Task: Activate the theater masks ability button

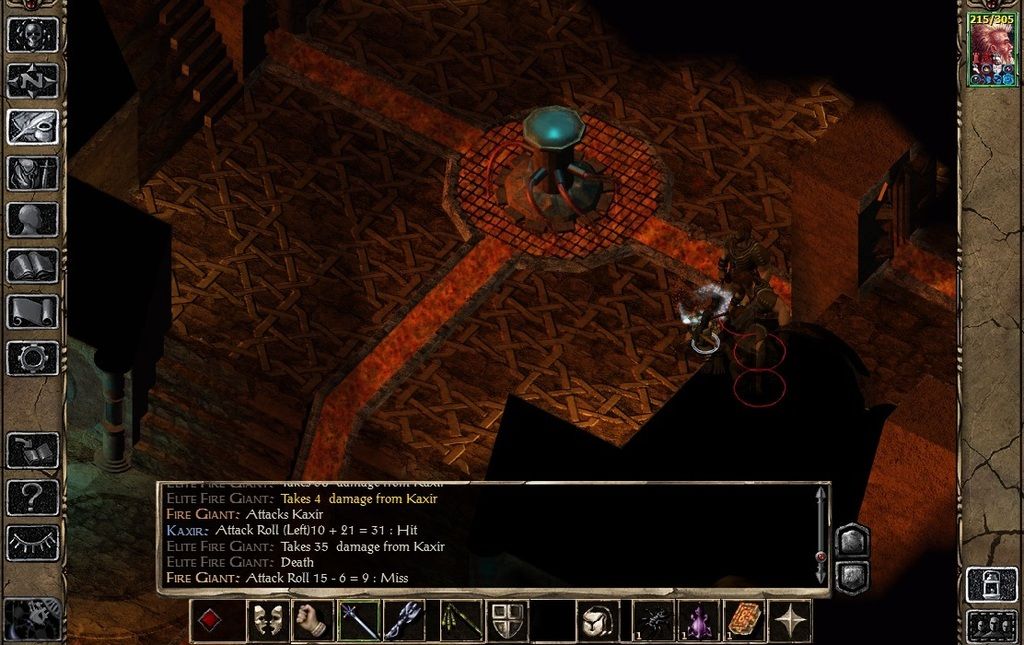Action: point(266,621)
